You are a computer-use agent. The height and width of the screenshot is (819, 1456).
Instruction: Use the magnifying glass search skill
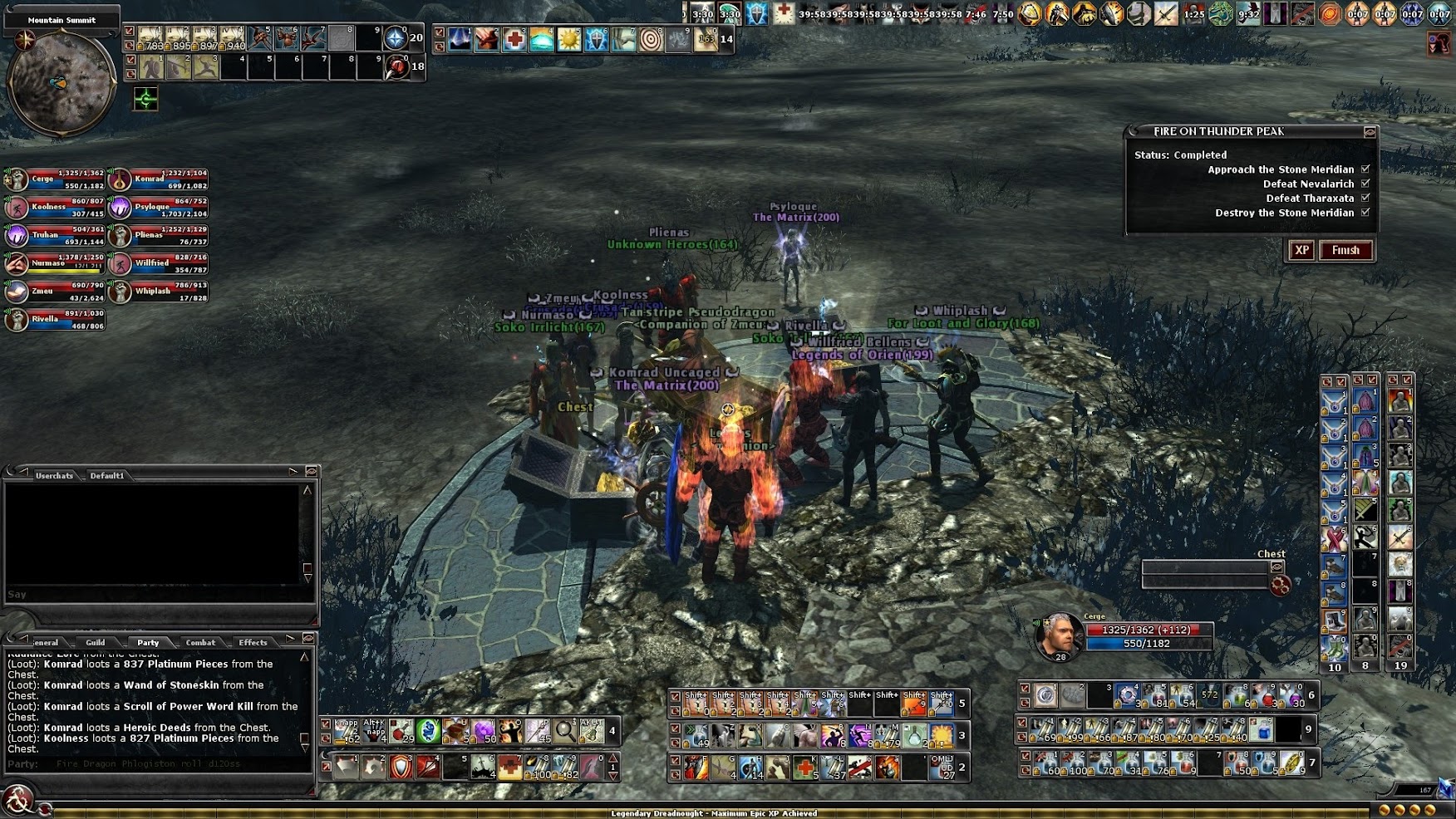(x=565, y=731)
